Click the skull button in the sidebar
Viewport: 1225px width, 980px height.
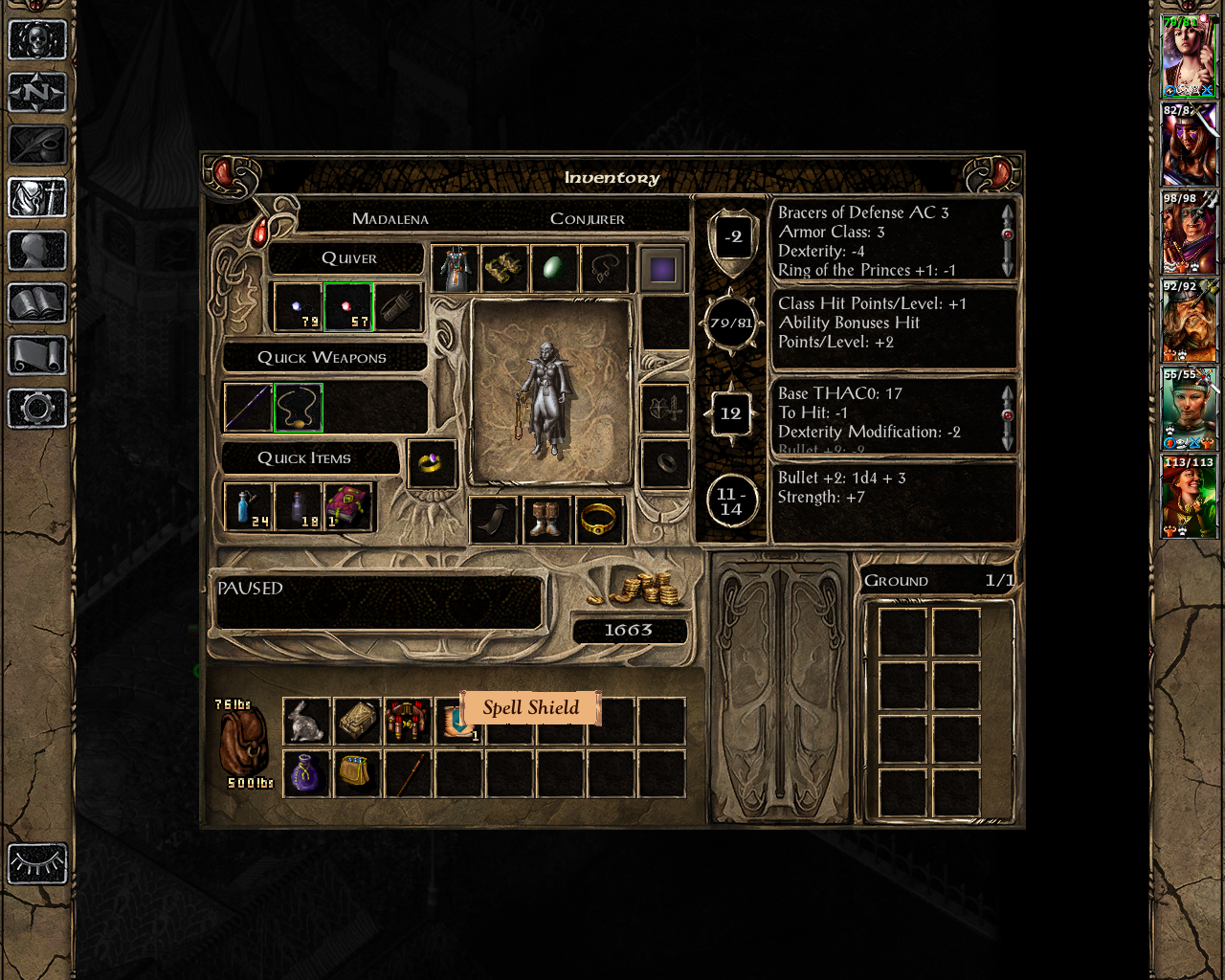[x=37, y=40]
